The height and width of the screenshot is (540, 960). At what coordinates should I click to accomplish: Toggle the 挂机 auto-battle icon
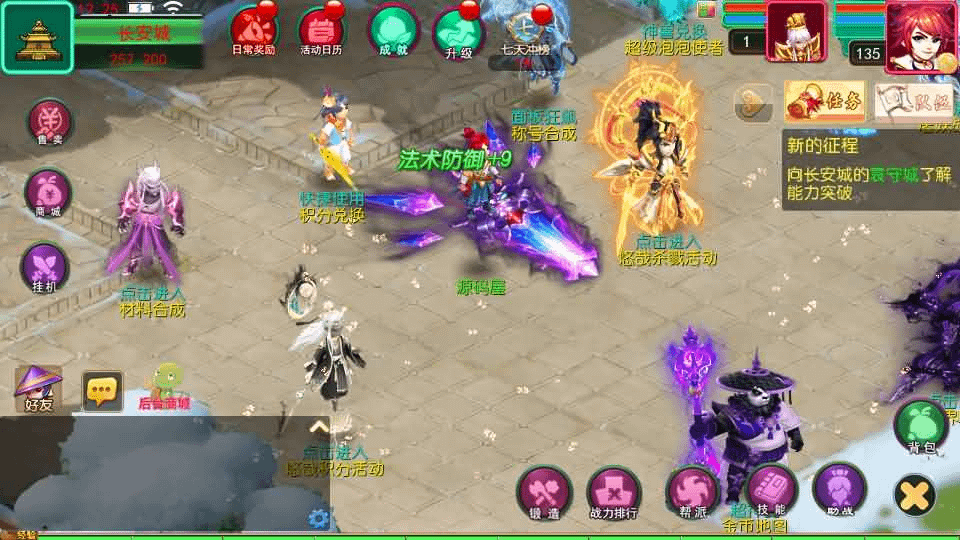click(46, 267)
